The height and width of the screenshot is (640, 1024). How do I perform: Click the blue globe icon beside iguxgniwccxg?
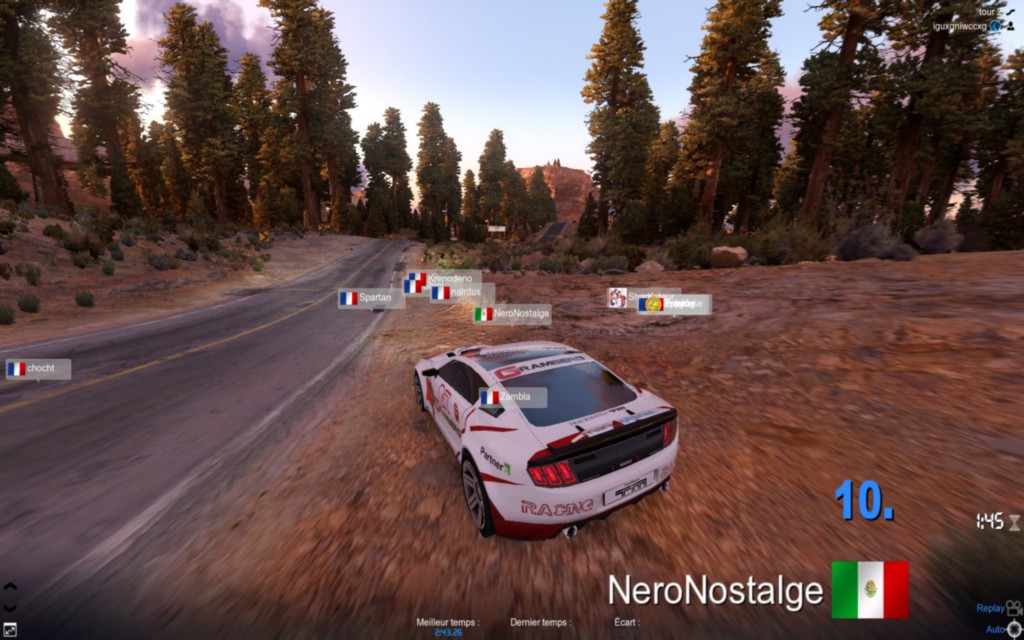(x=995, y=25)
